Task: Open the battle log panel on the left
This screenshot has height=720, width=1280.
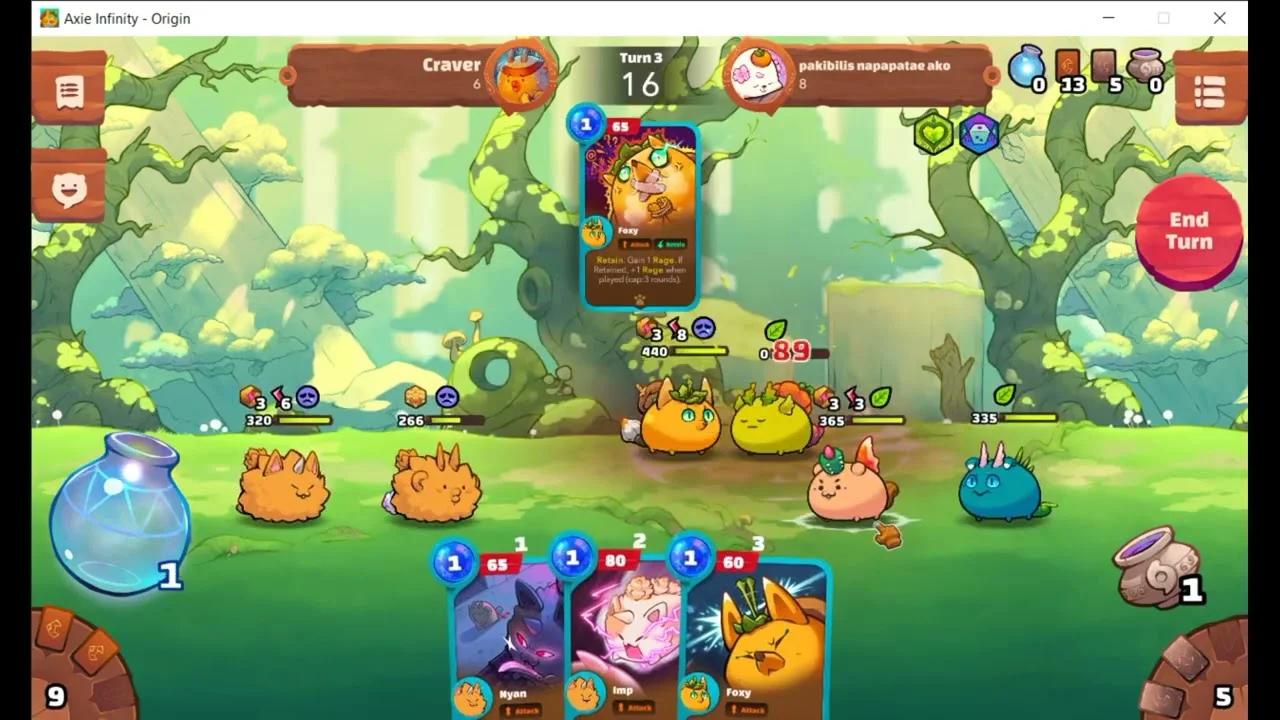Action: coord(68,90)
